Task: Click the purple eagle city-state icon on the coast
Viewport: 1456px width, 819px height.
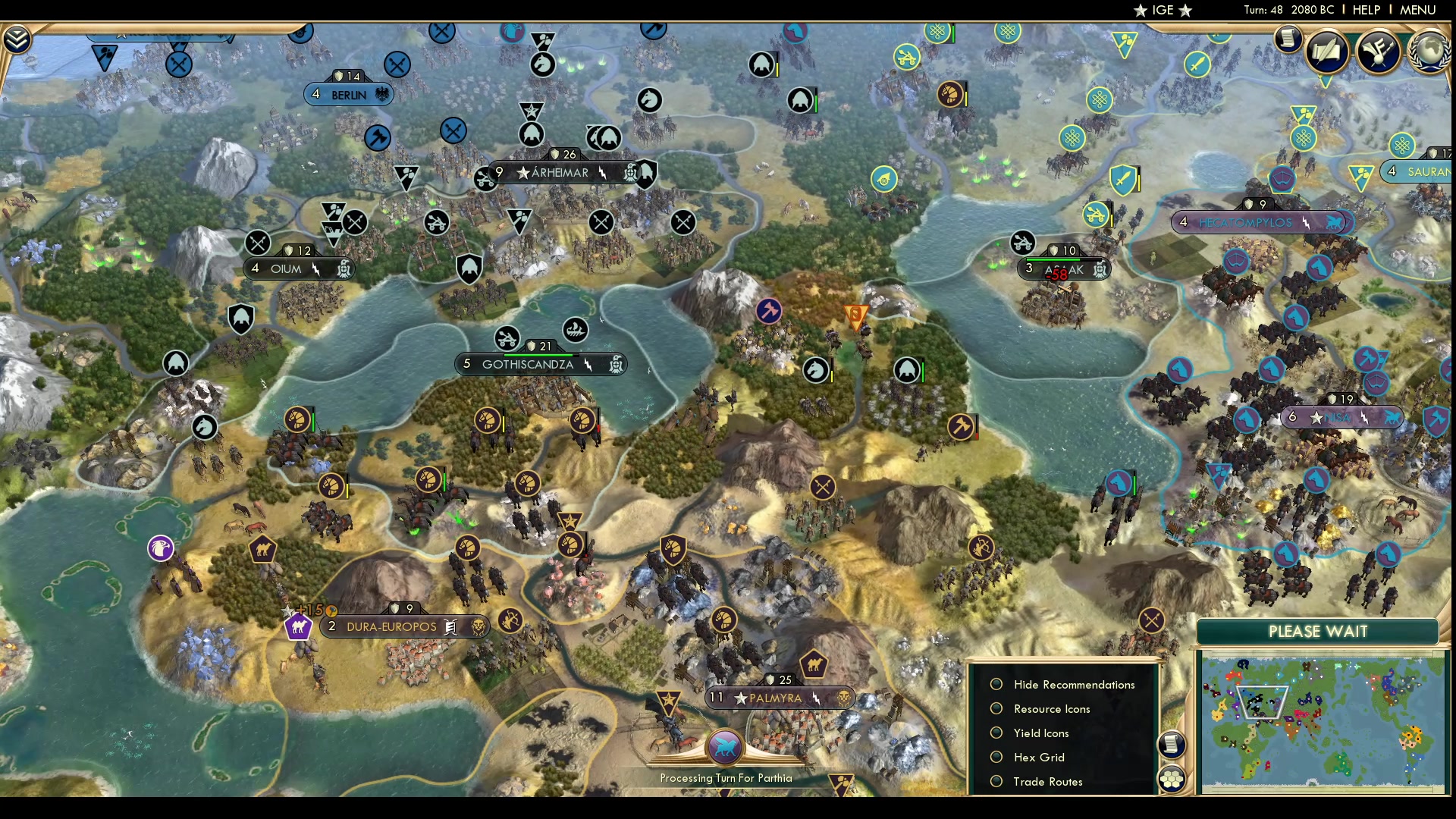Action: [160, 548]
